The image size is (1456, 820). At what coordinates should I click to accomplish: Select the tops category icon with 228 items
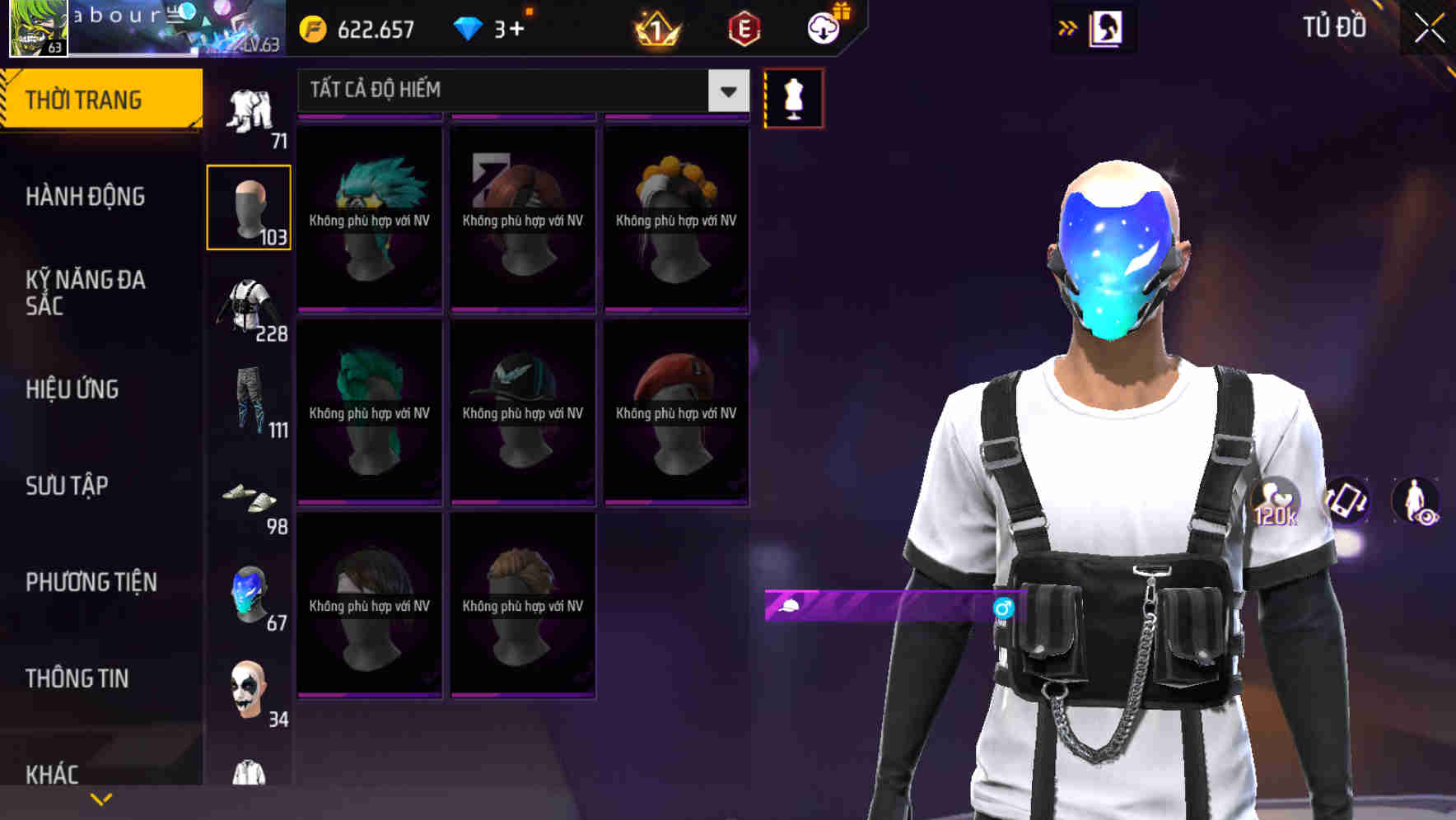(249, 309)
